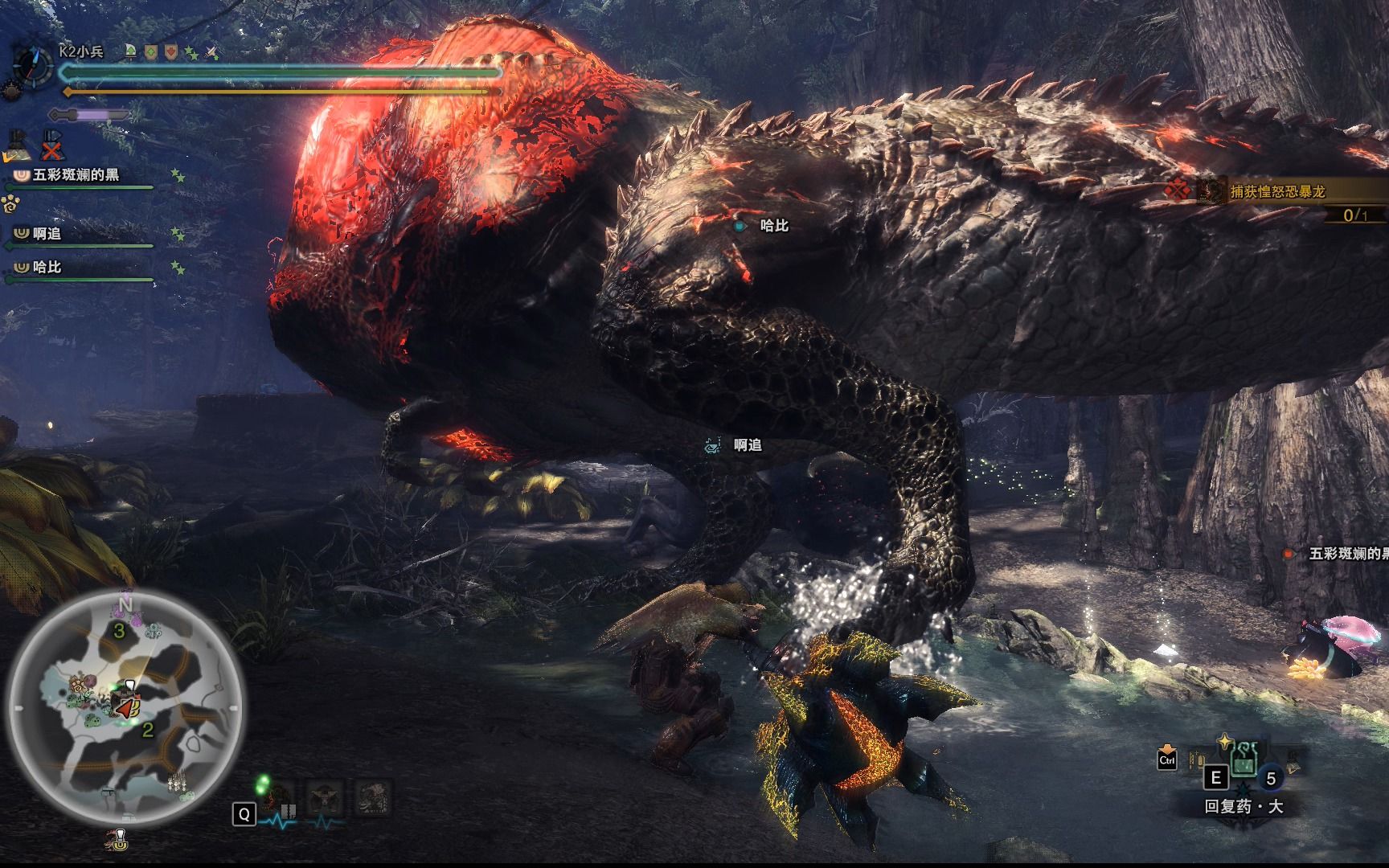Click the red shield defense-down status icon
Screen dimensions: 1389x868
point(170,52)
